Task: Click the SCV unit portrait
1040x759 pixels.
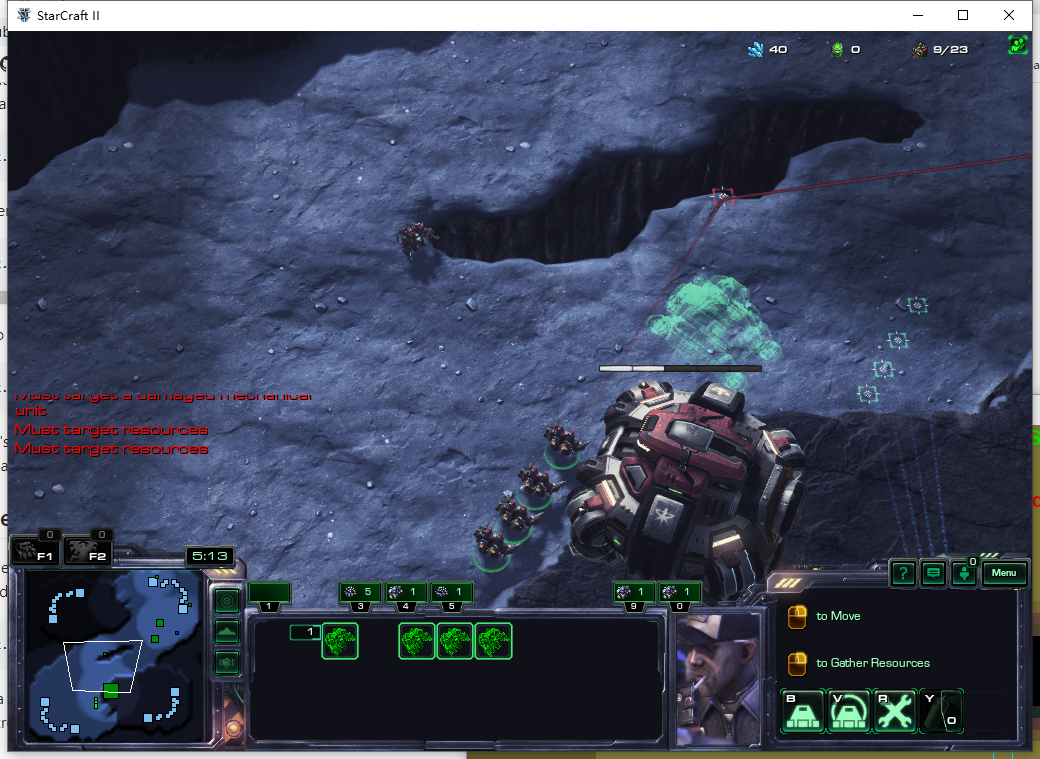Action: pos(715,678)
